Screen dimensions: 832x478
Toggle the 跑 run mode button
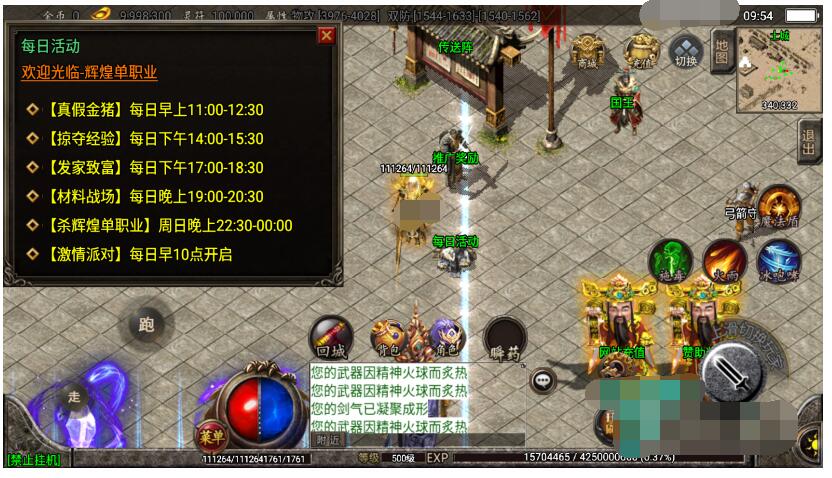(x=146, y=324)
